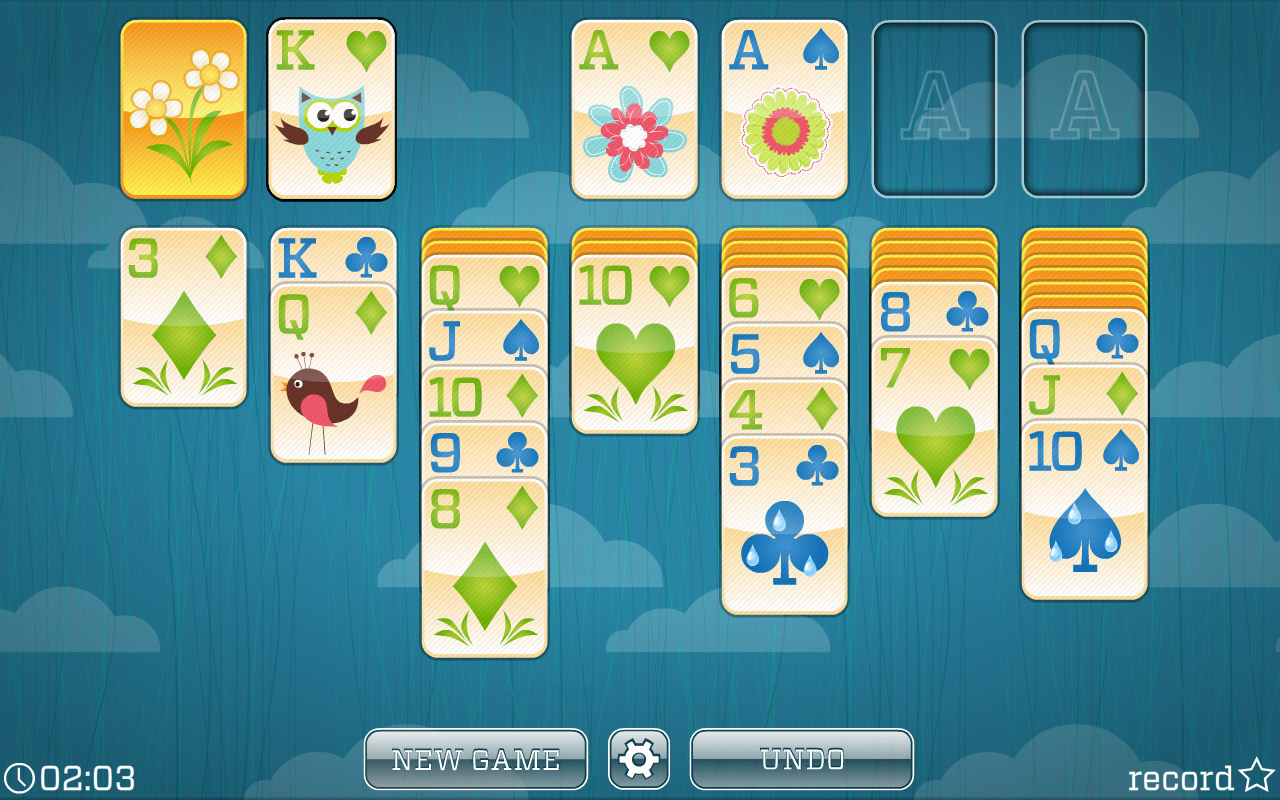Select the King of Clubs card
This screenshot has width=1280, height=800.
coord(333,260)
